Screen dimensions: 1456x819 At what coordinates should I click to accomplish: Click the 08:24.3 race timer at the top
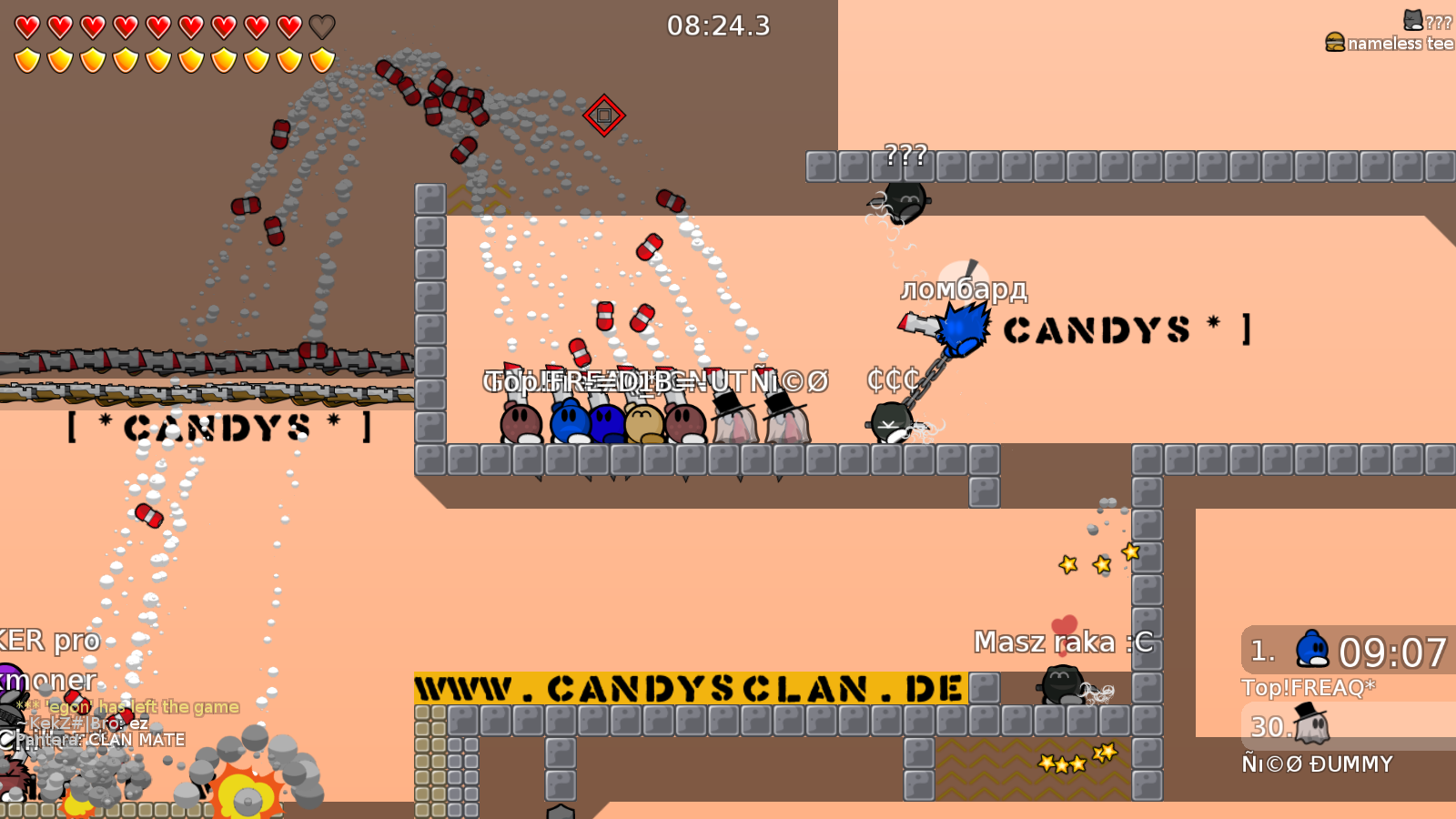click(x=718, y=26)
